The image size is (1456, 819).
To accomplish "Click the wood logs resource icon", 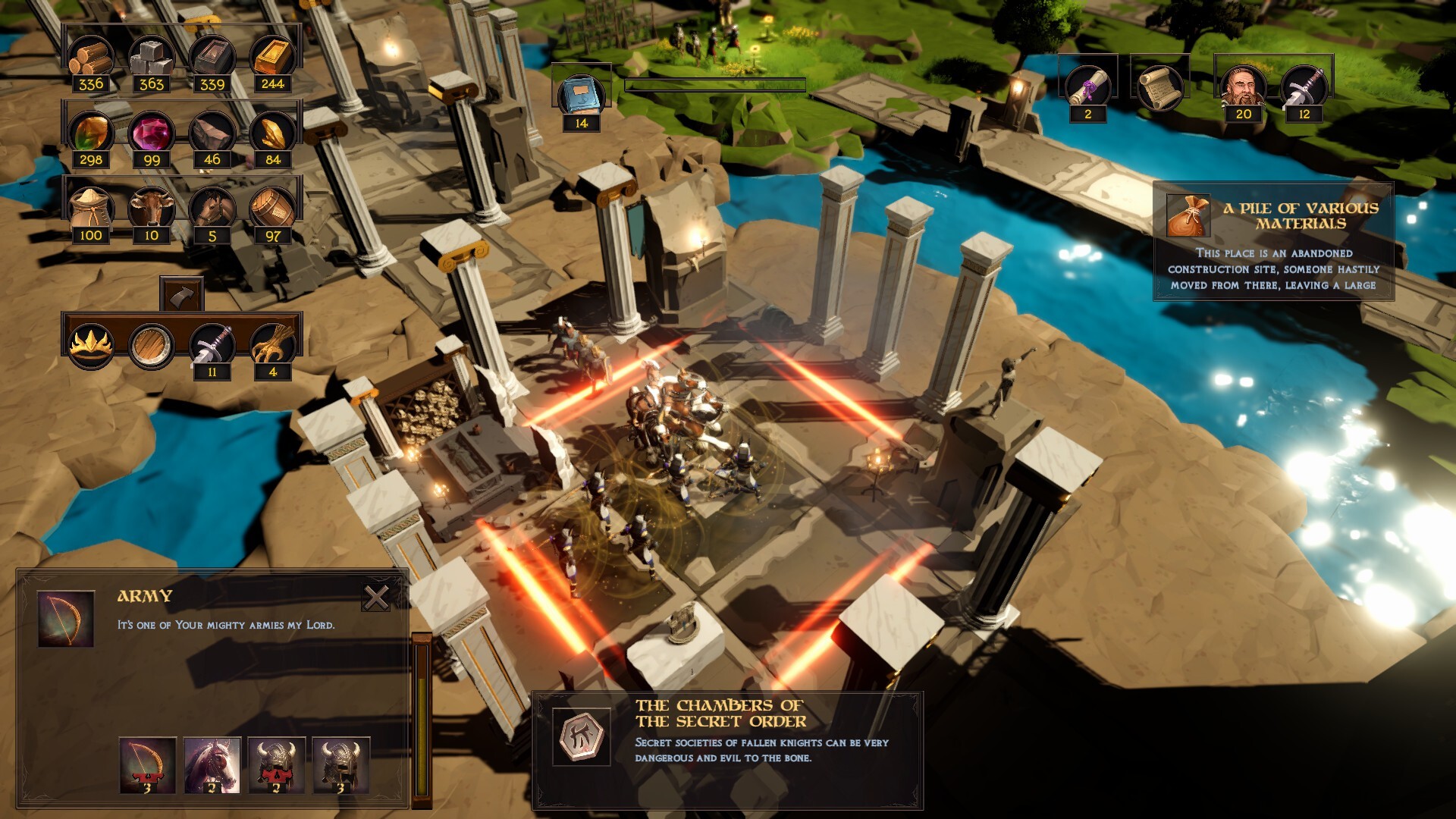I will tap(91, 57).
